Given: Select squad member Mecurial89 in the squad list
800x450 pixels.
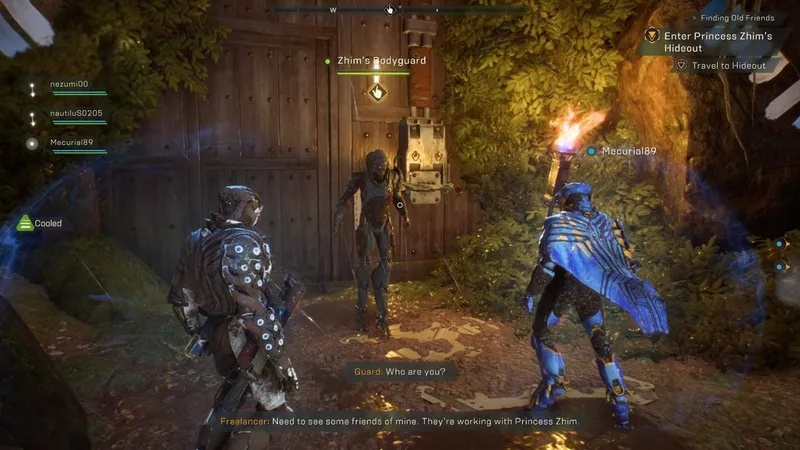Looking at the screenshot, I should click(72, 142).
